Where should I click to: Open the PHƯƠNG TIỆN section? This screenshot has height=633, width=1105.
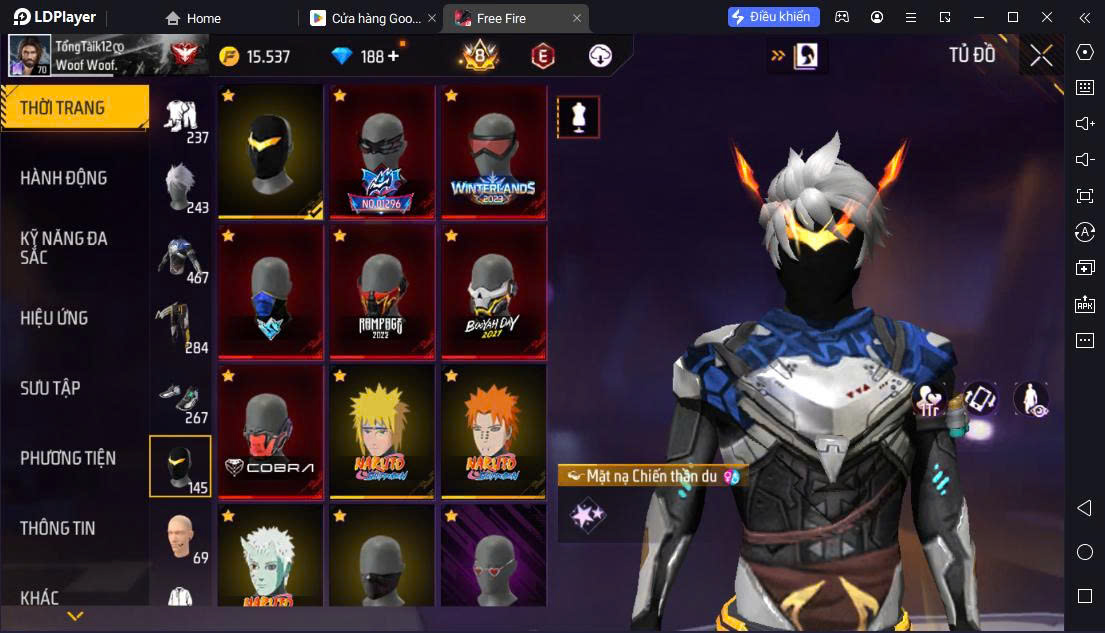68,458
